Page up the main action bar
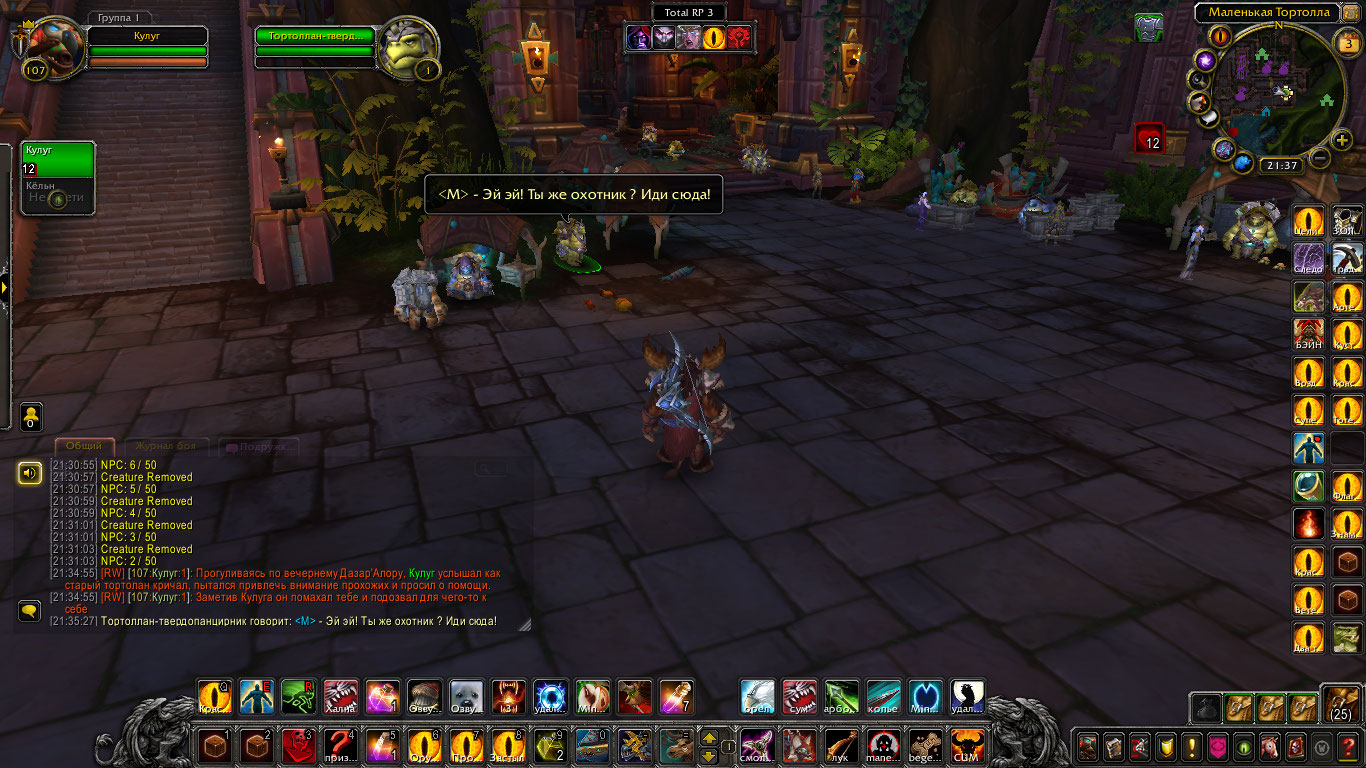 pos(709,738)
